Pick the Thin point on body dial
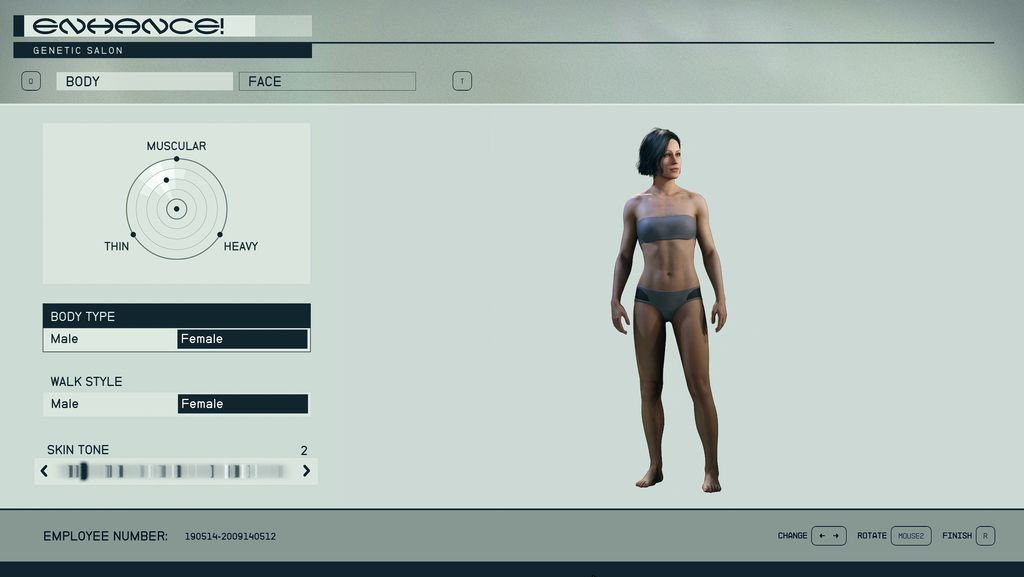 (x=133, y=234)
